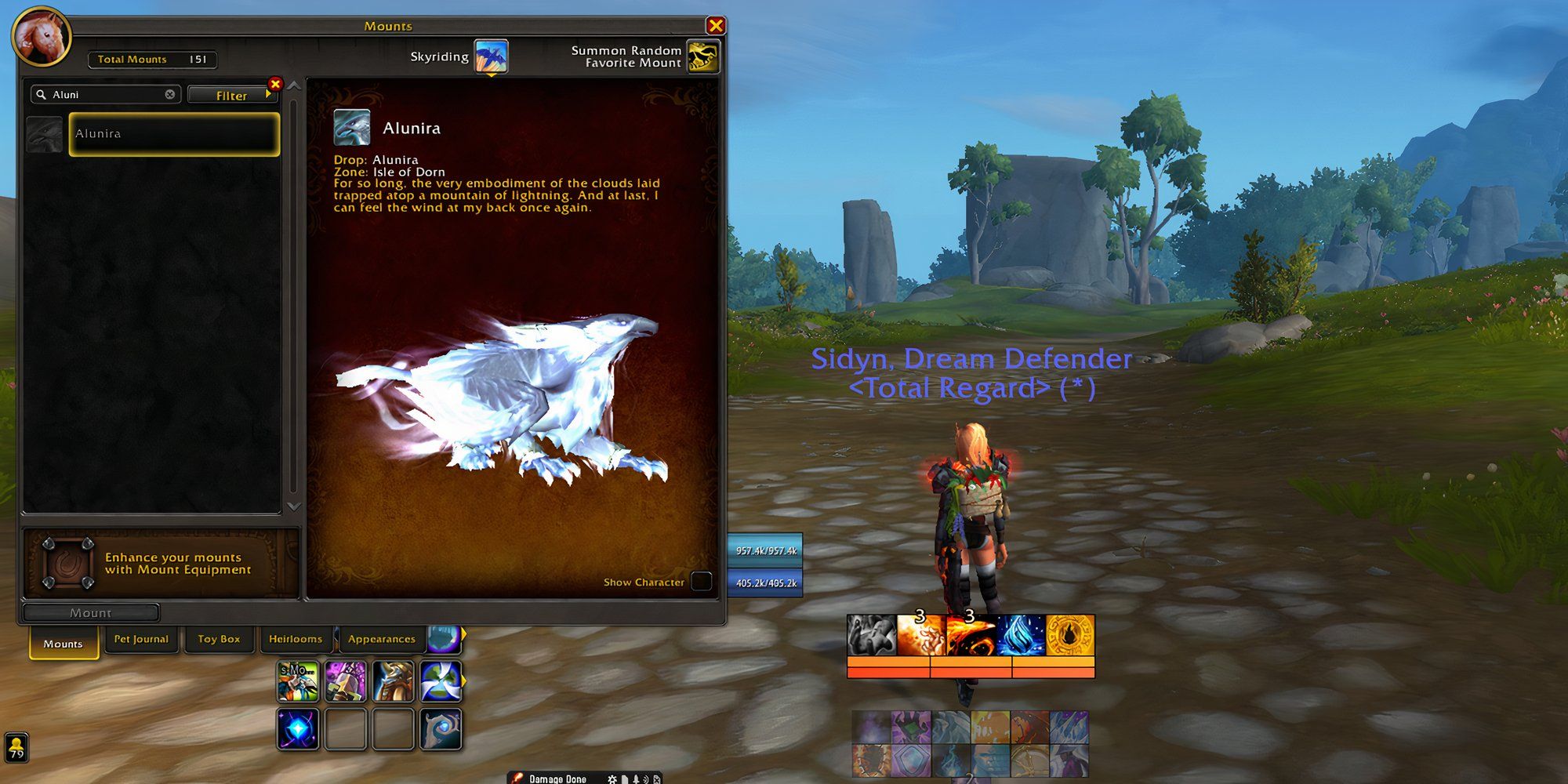Click the Summon Random Favorite Mount icon
This screenshot has height=784, width=1568.
coord(703,56)
